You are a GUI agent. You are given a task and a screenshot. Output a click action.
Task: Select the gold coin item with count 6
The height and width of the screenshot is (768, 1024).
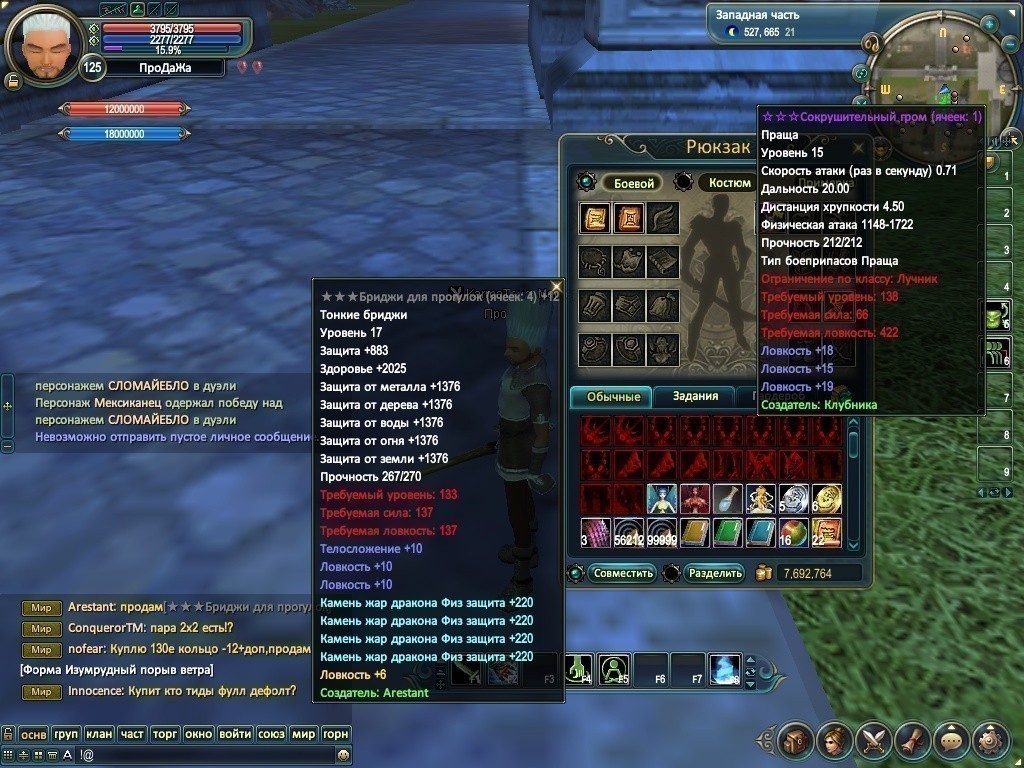point(827,499)
